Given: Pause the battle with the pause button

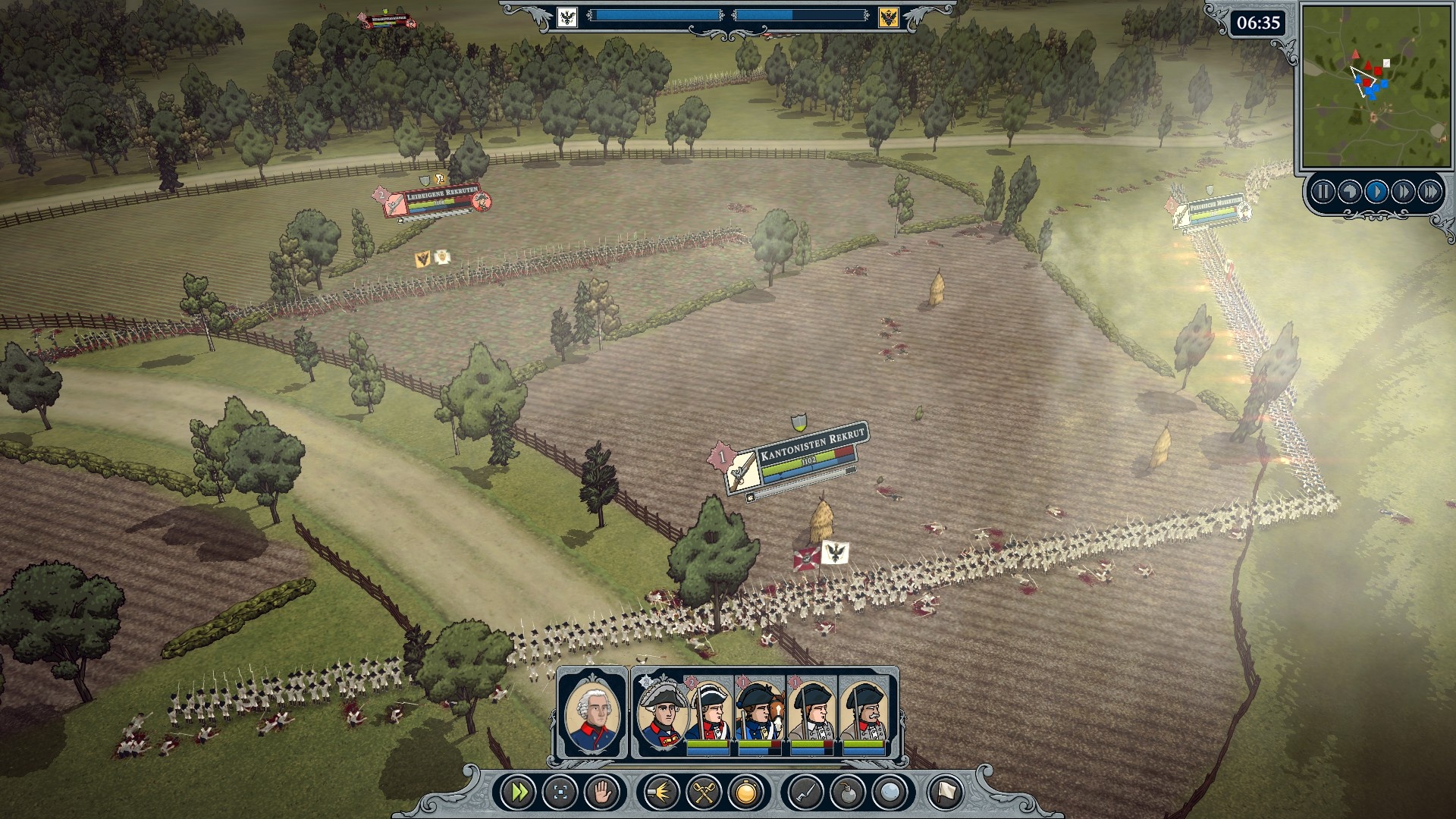Looking at the screenshot, I should [1323, 192].
